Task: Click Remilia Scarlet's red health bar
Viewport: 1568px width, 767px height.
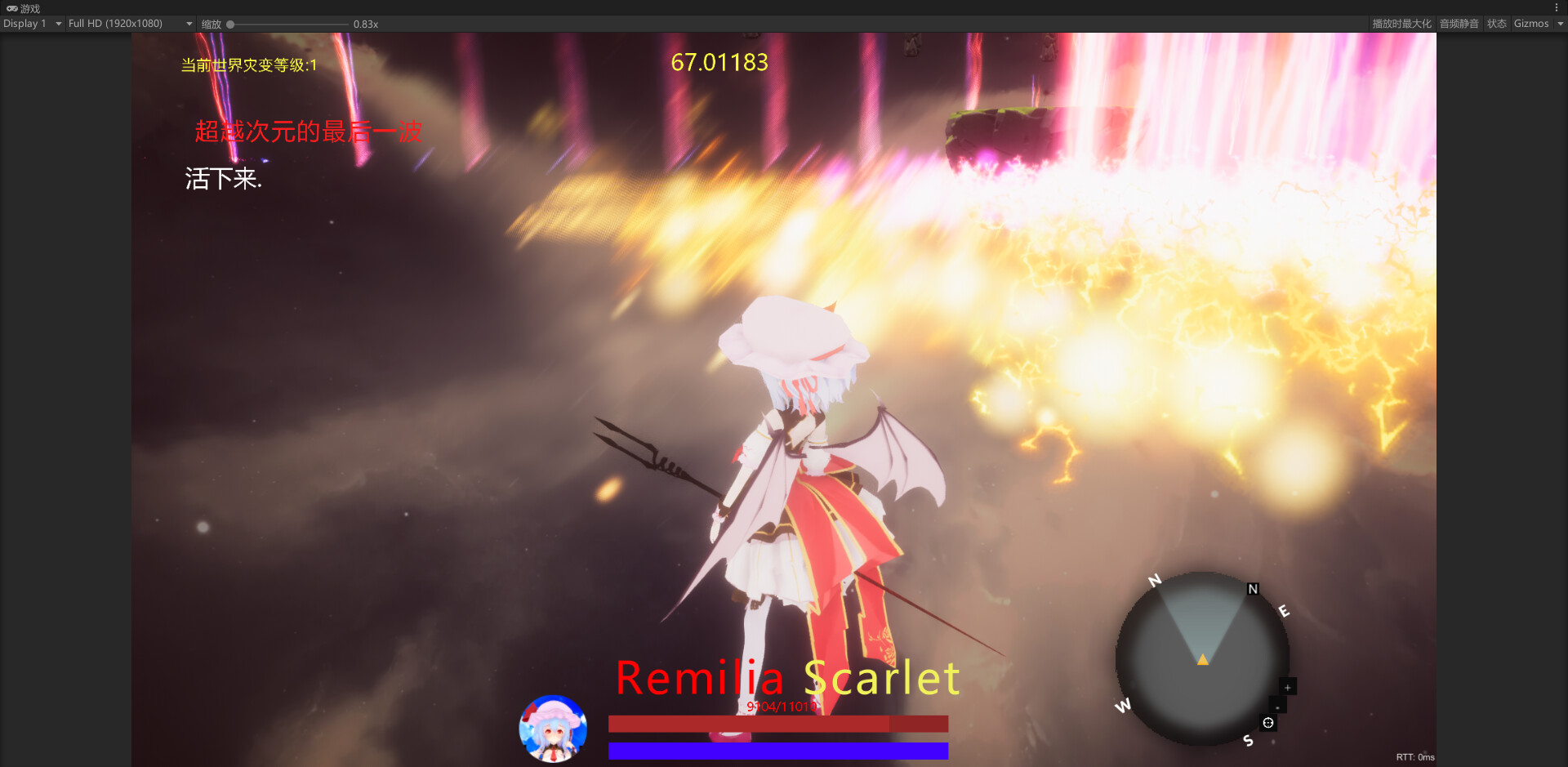Action: click(776, 725)
